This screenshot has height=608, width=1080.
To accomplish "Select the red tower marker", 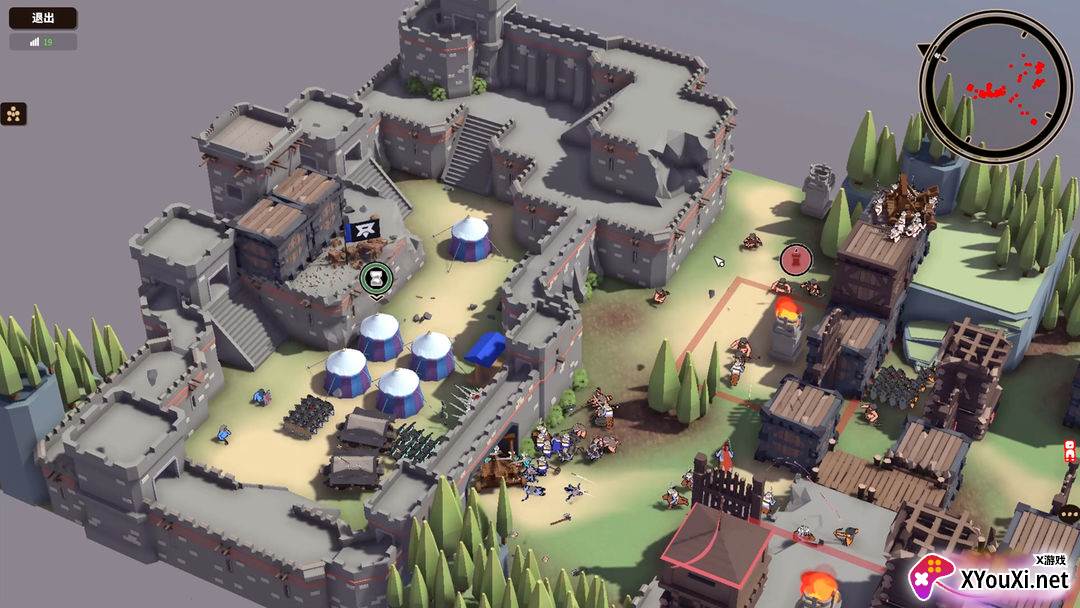I will [795, 259].
